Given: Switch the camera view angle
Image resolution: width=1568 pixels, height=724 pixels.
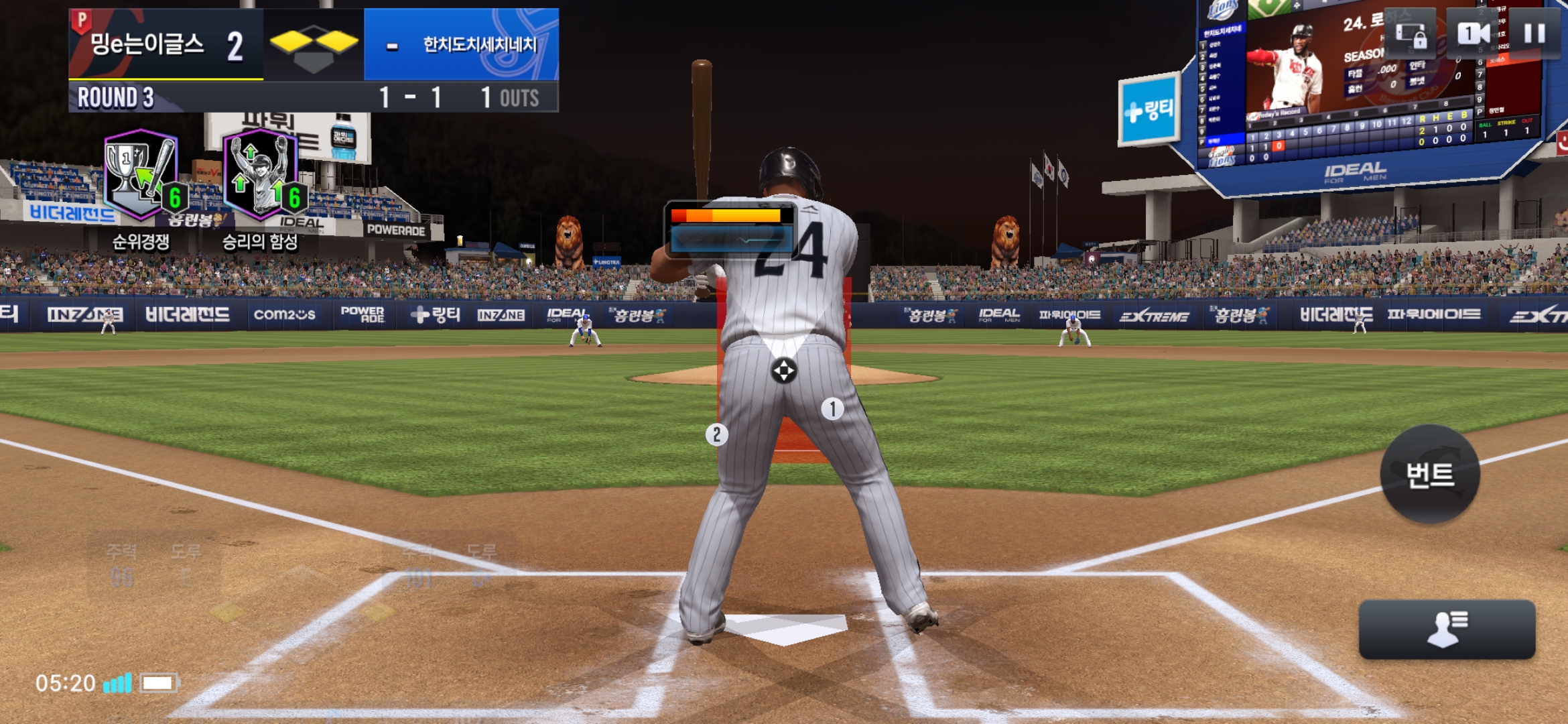Looking at the screenshot, I should tap(1474, 34).
